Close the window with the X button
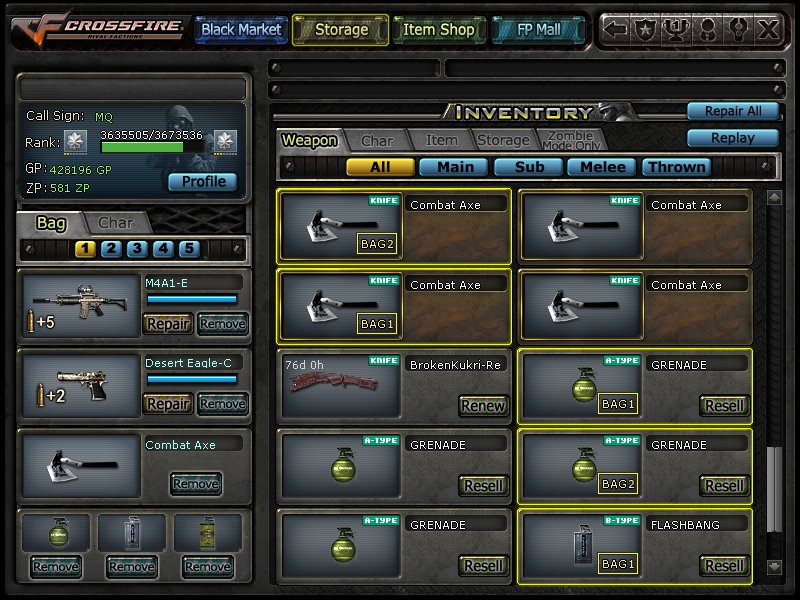The height and width of the screenshot is (600, 800). point(768,29)
